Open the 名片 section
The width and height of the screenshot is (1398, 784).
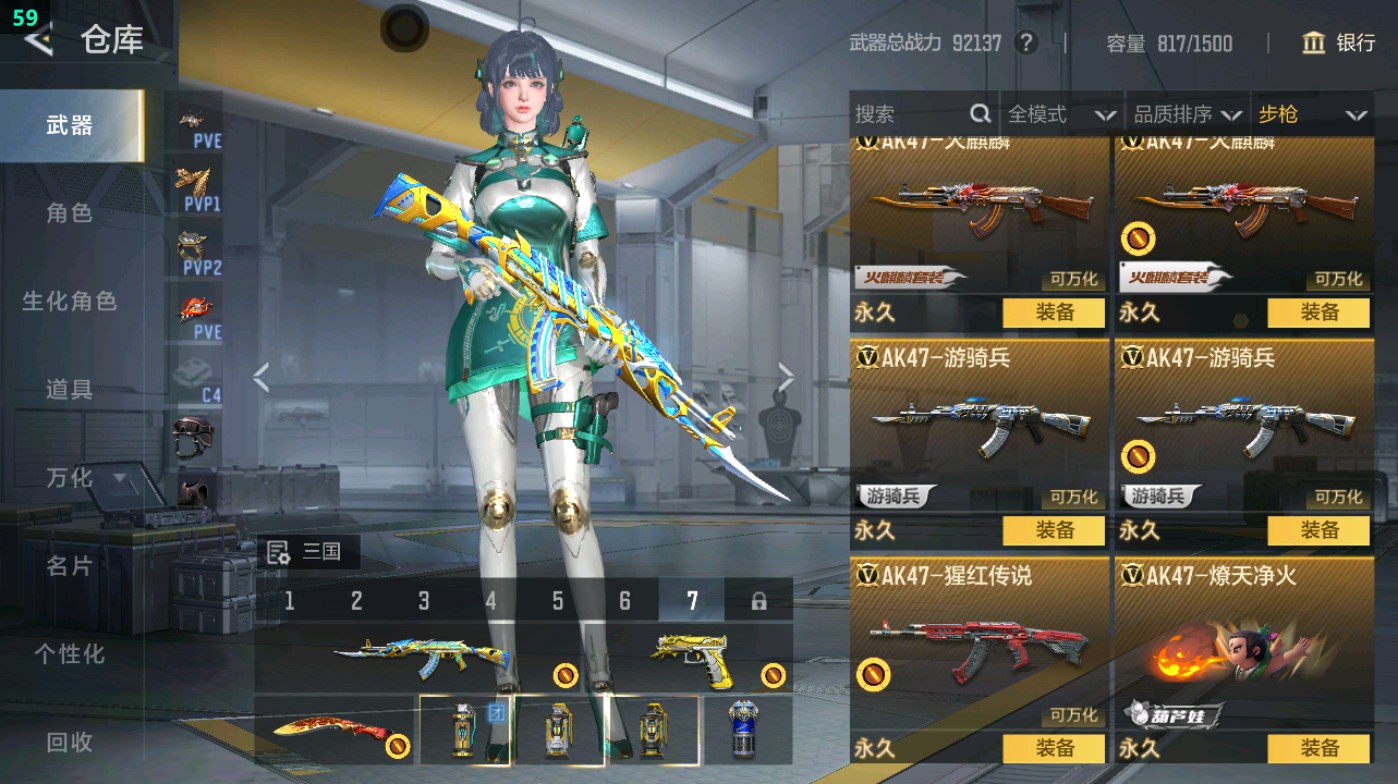coord(69,566)
